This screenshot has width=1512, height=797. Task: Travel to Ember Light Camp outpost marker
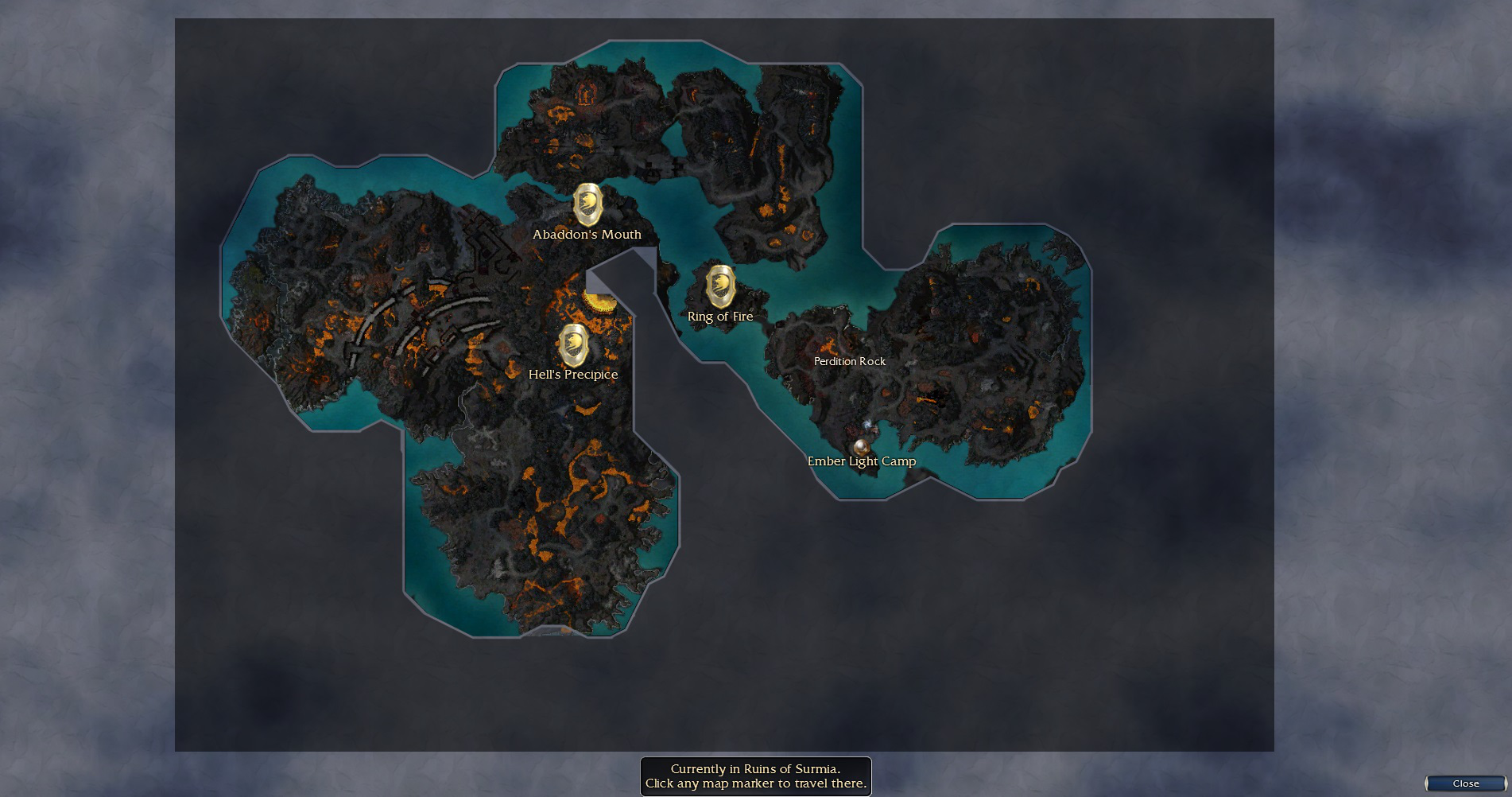859,446
